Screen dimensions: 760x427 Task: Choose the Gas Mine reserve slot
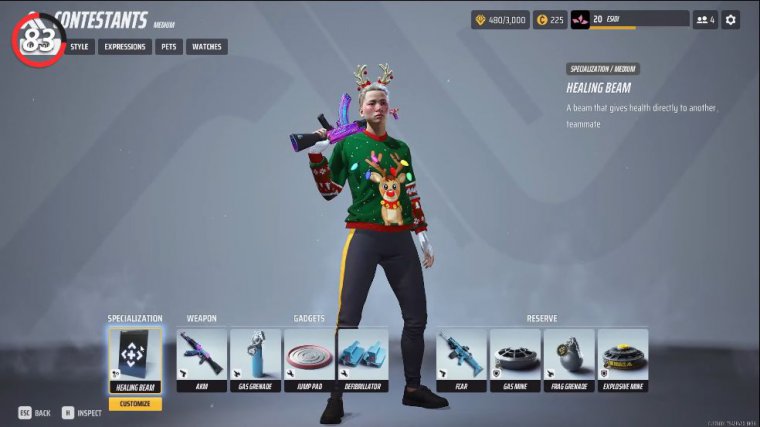point(515,360)
